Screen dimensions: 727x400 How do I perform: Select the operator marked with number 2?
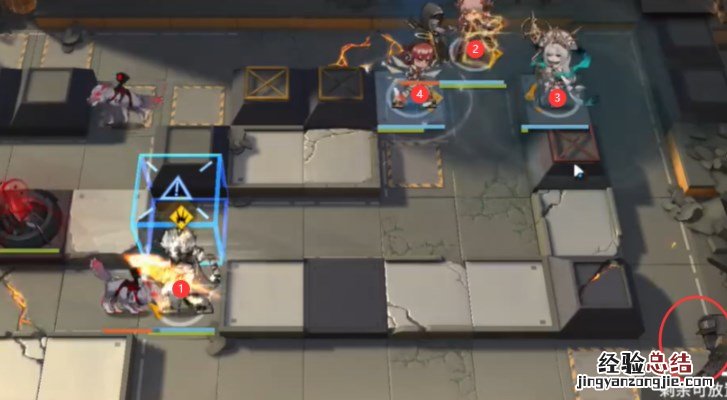475,40
